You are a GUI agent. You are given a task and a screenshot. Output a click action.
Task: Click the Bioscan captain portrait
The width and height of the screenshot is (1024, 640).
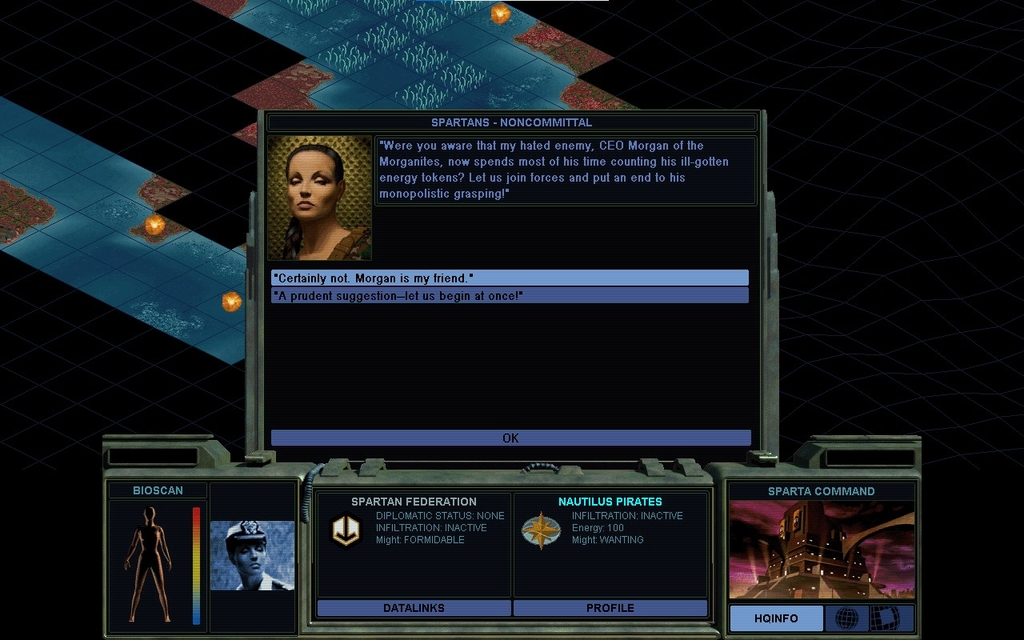(252, 555)
